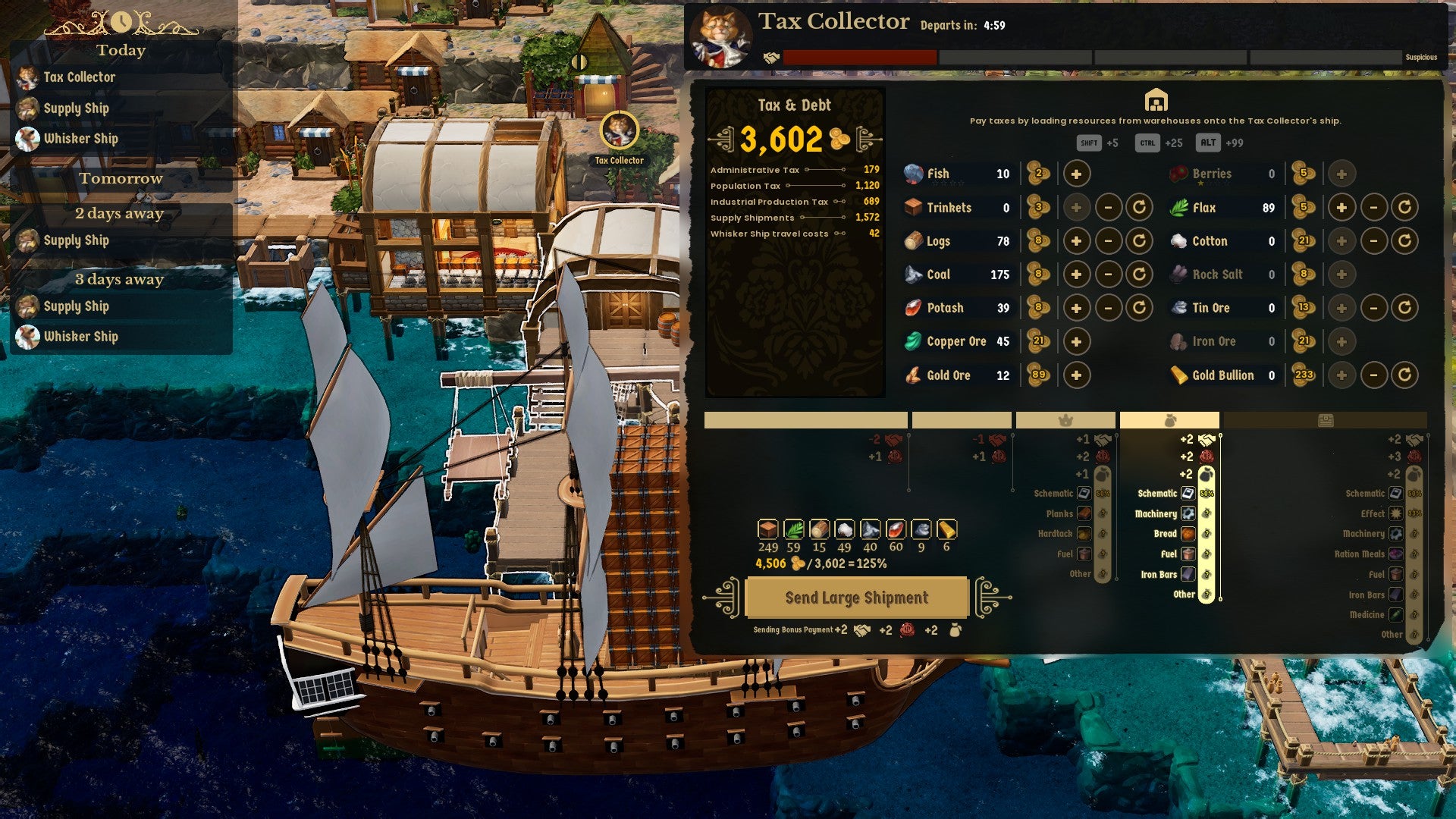Screen dimensions: 1456x819
Task: Open today's Supply Ship entry
Action: point(76,108)
